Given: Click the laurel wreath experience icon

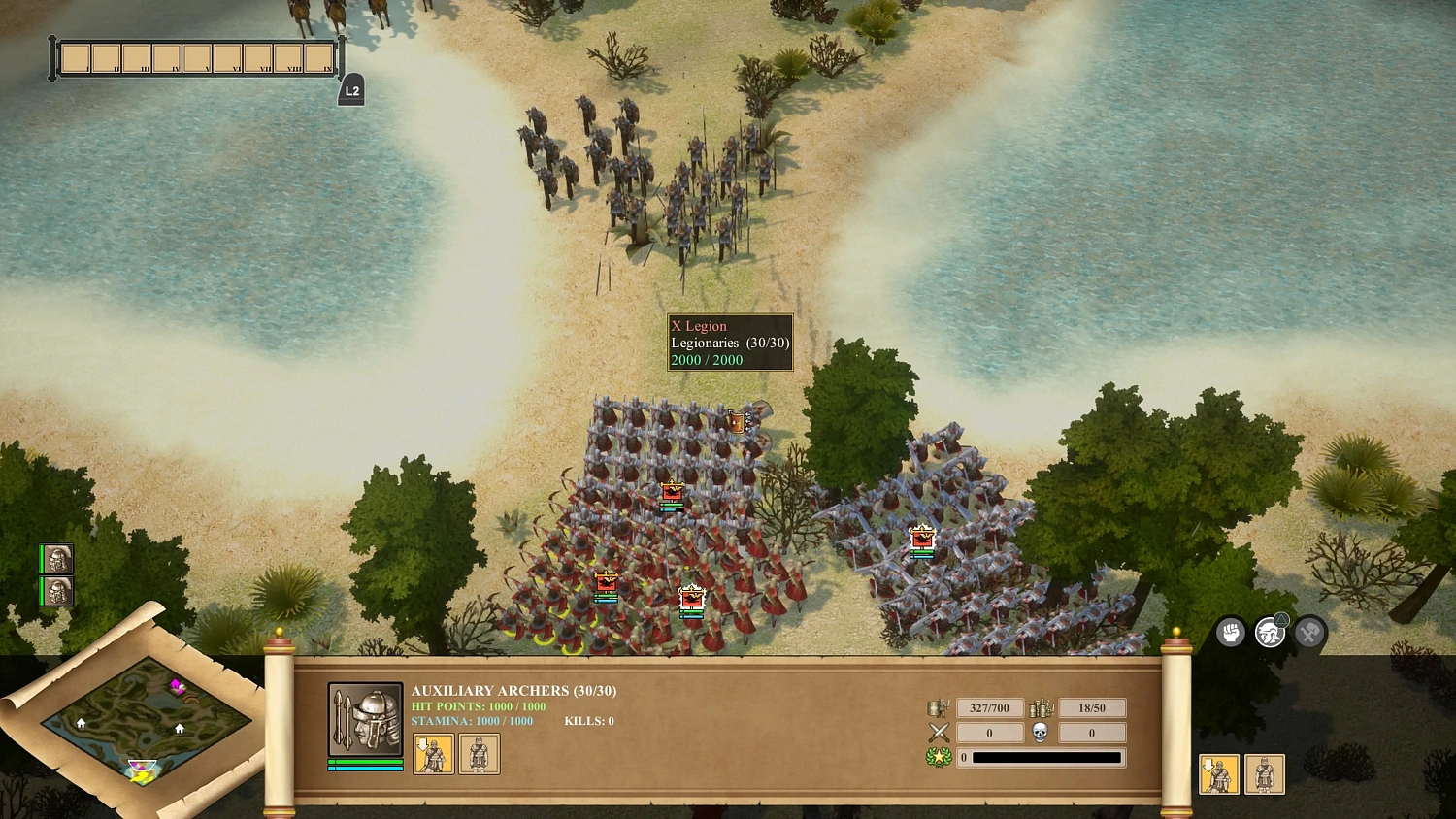Looking at the screenshot, I should [938, 757].
